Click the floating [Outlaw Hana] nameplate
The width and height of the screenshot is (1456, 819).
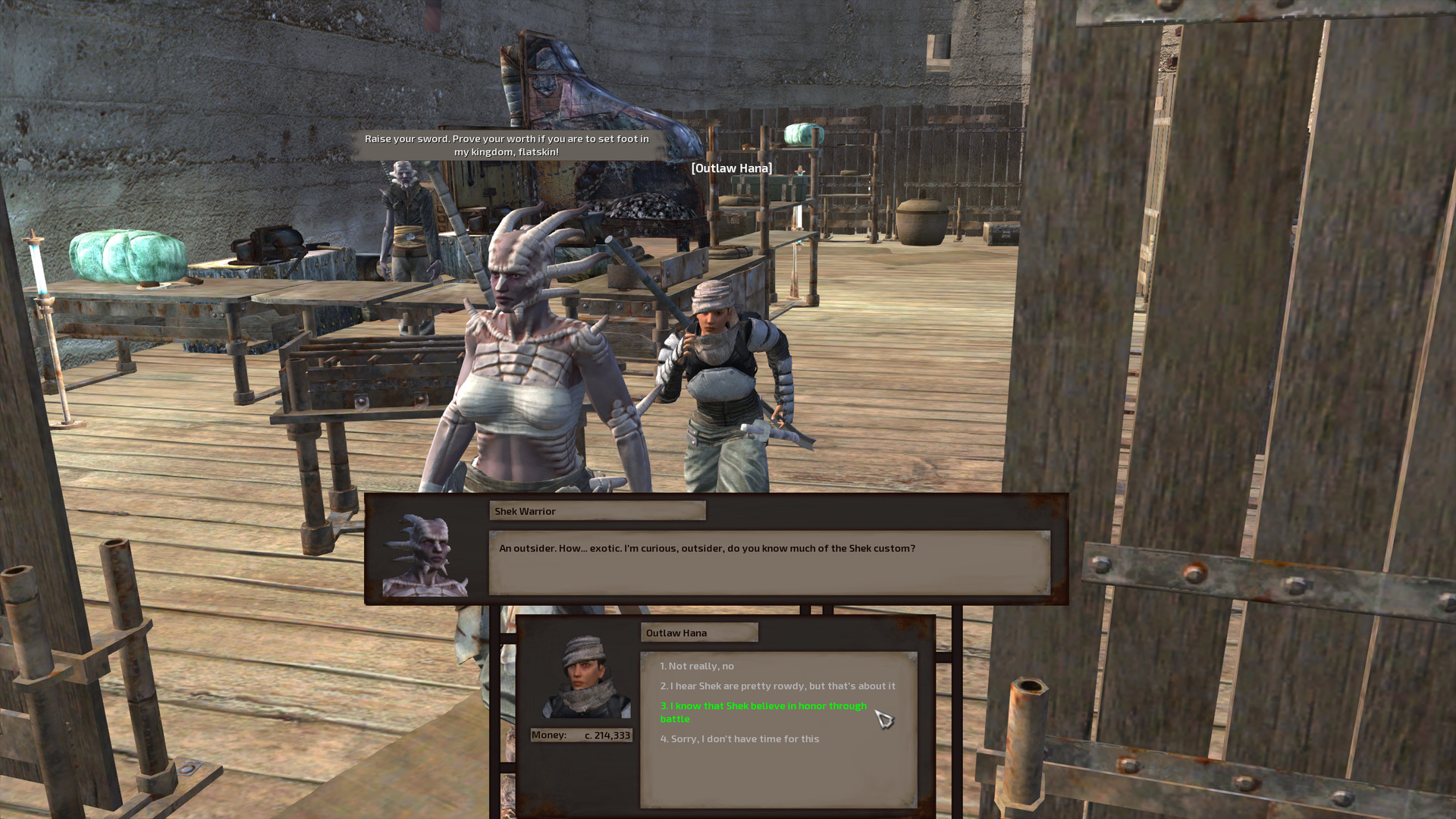click(x=732, y=168)
